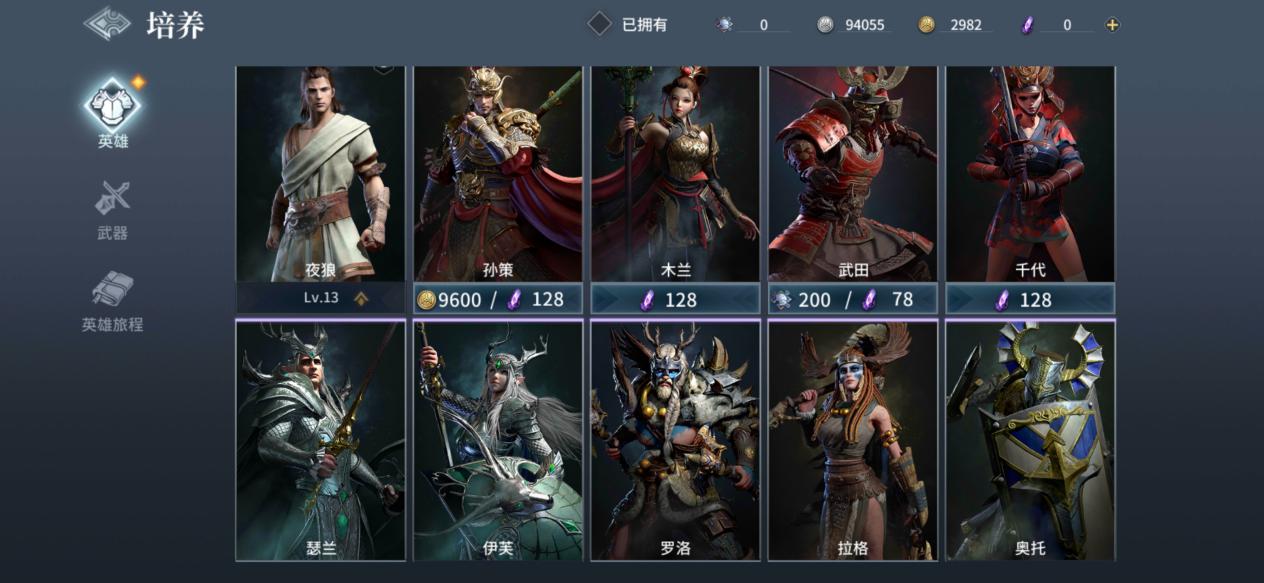Pick the hero card 拉格
1264x583 pixels.
(853, 440)
